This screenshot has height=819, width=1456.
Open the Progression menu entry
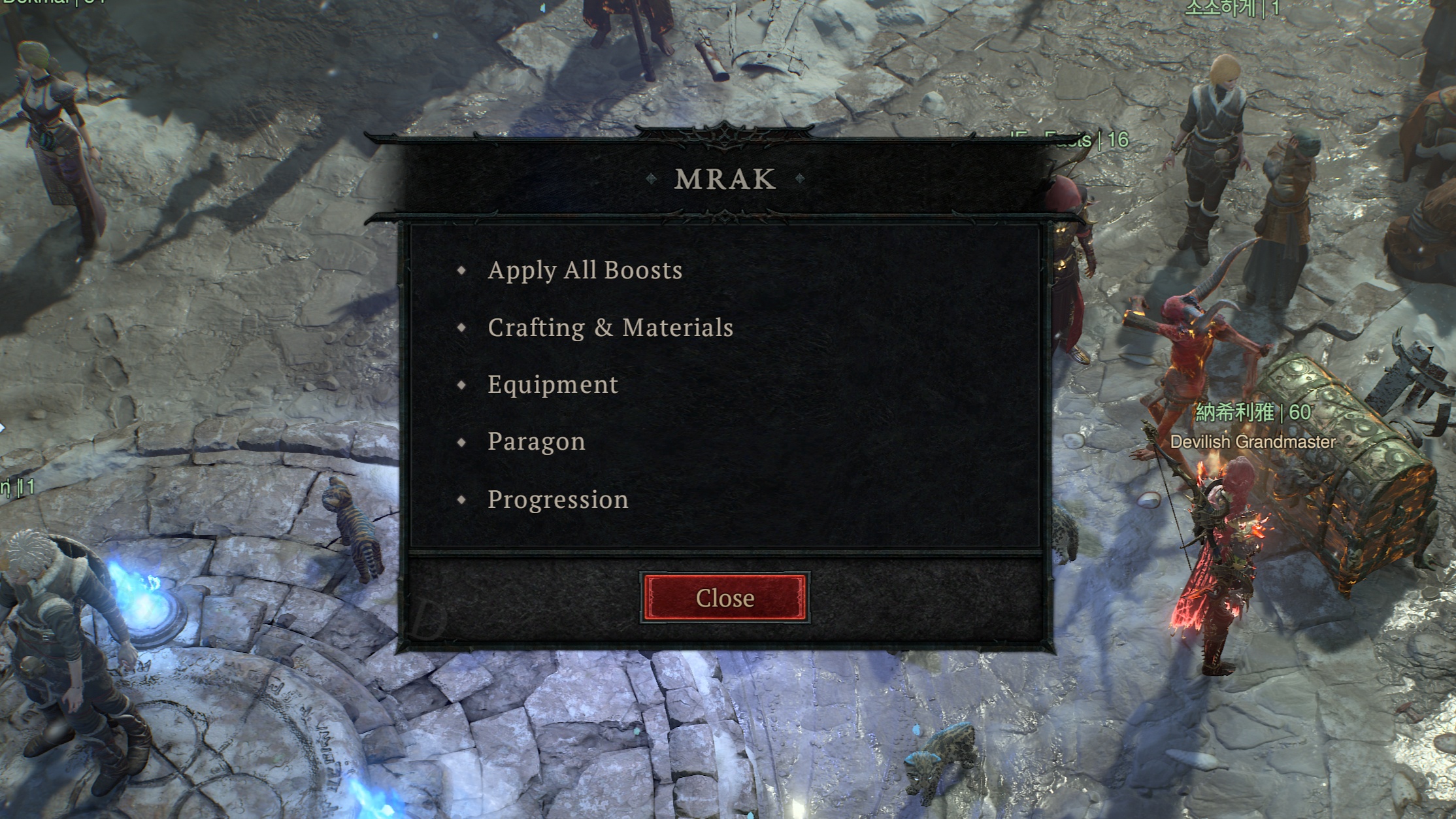557,499
